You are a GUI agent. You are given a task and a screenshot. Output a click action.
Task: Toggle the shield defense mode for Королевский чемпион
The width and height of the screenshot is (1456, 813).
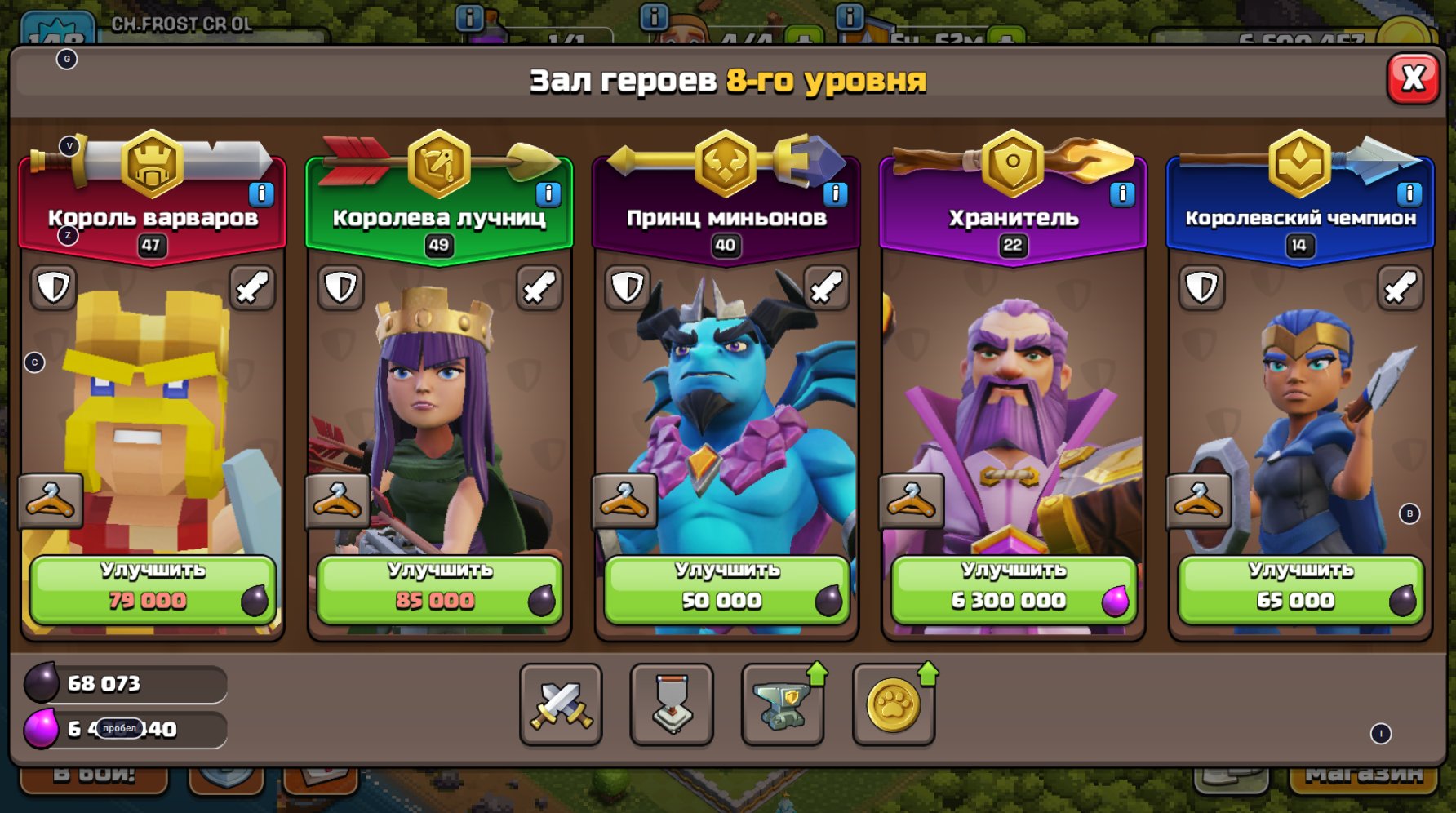[1202, 288]
